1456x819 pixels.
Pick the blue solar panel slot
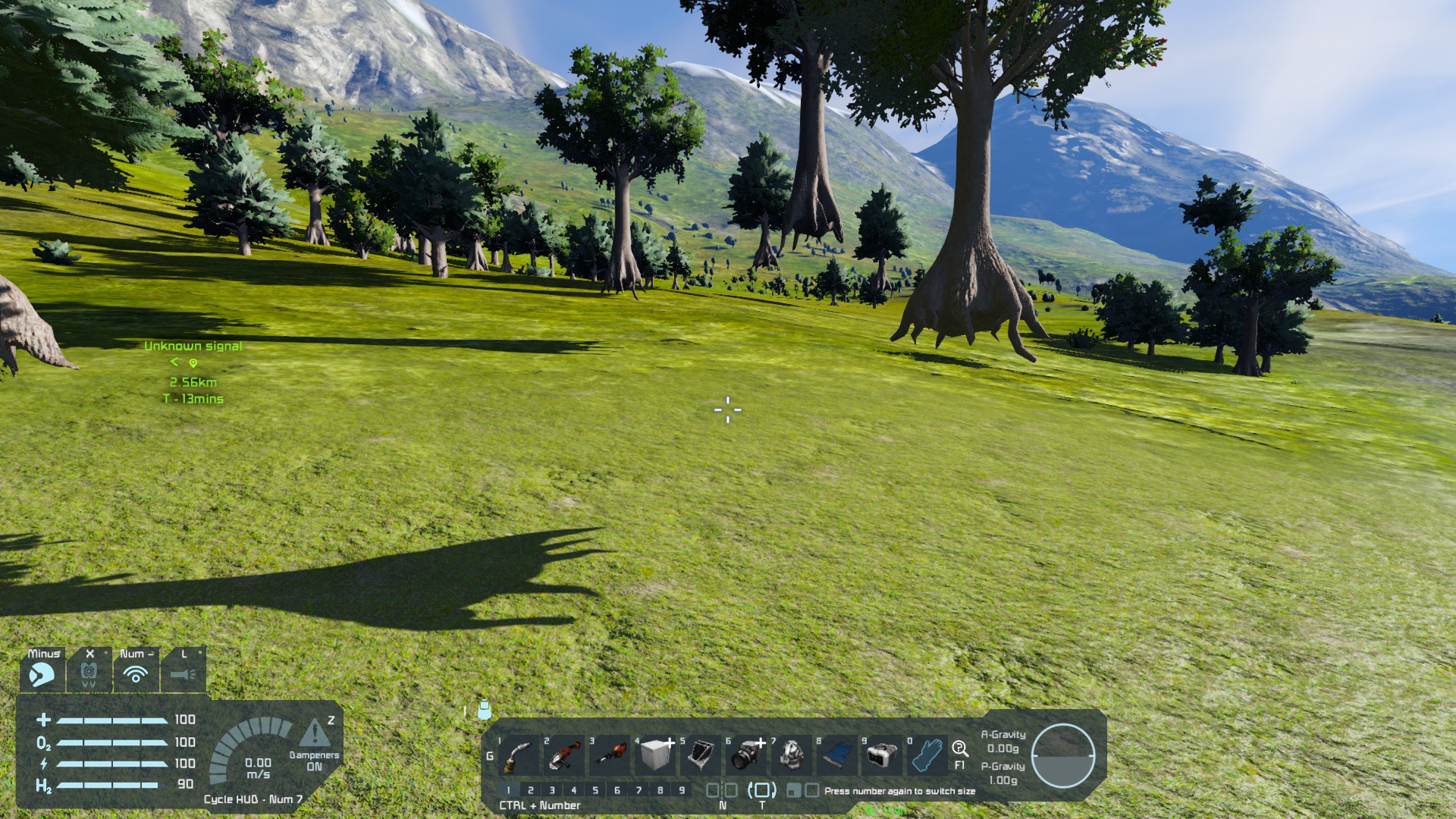(837, 755)
